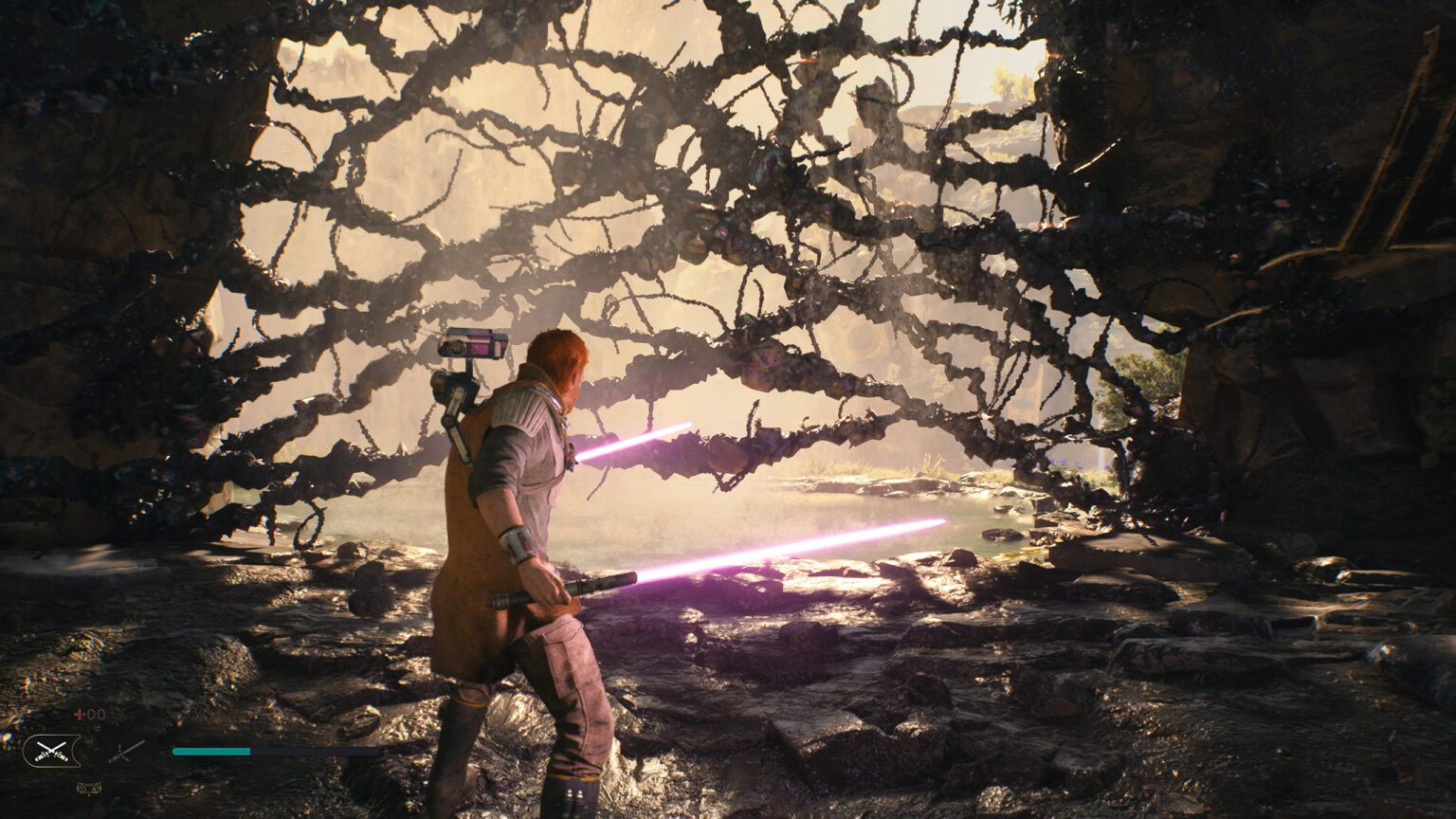Toggle the highlighted lightsaber stance
This screenshot has height=819, width=1456.
coord(52,749)
